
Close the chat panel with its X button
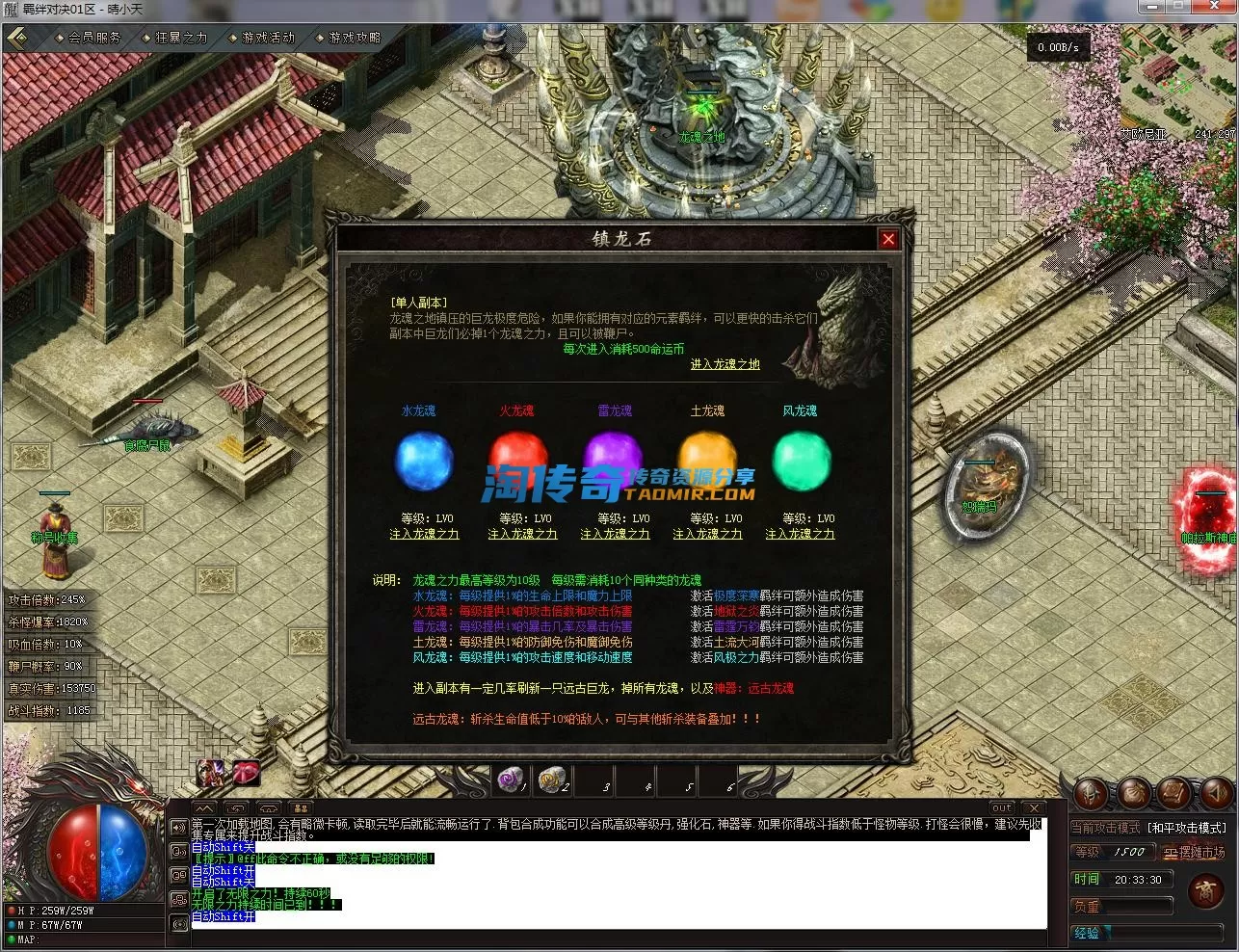pos(1034,807)
